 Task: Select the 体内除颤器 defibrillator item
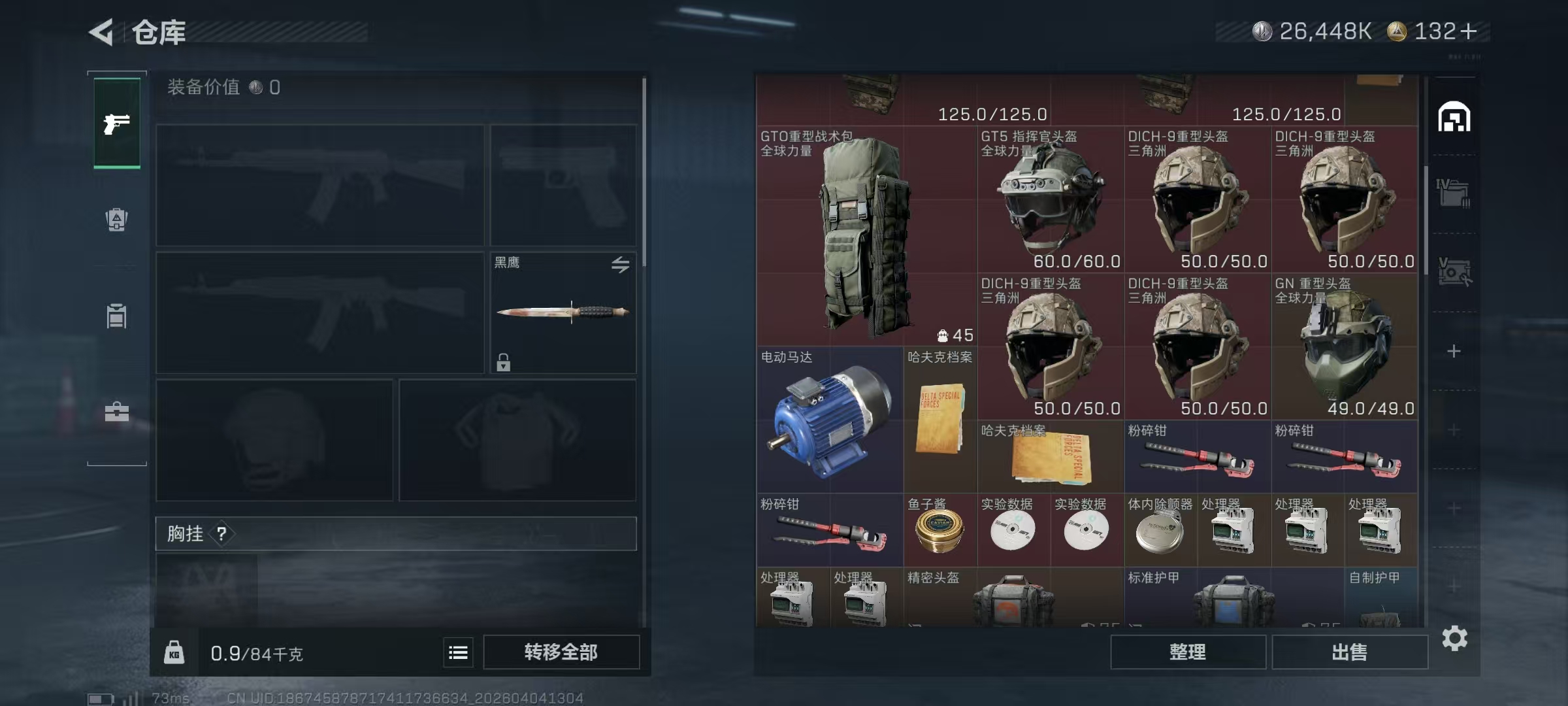1160,530
